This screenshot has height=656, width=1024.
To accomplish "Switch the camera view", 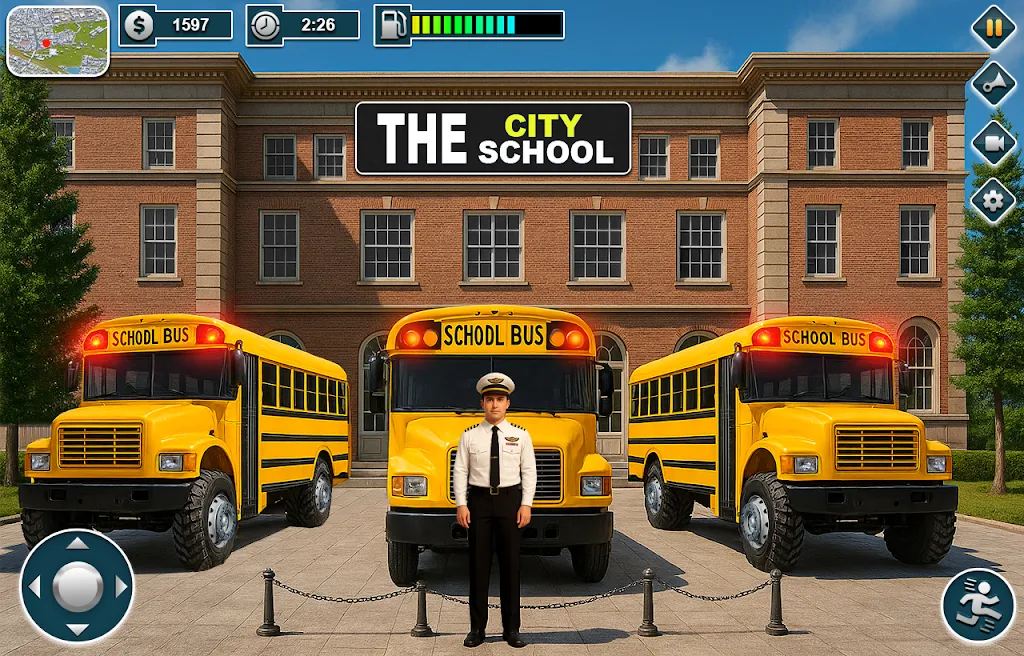I will tap(993, 143).
